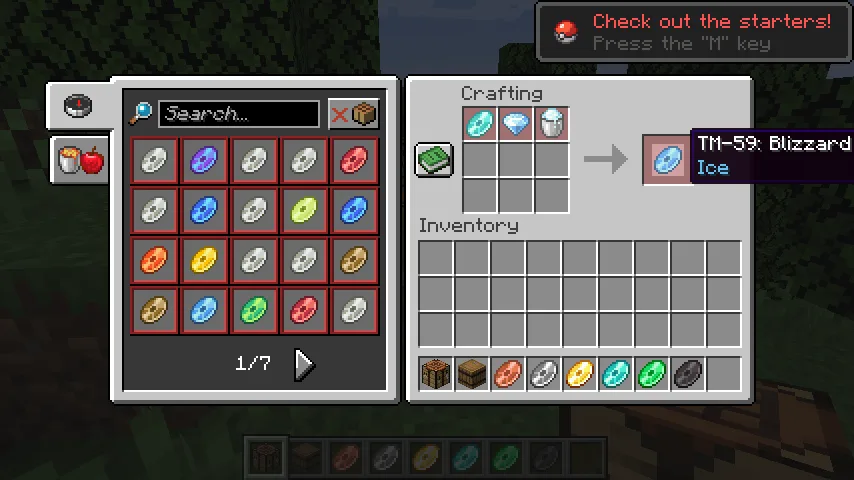Close the green recipe book panel
Image resolution: width=854 pixels, height=480 pixels.
434,161
